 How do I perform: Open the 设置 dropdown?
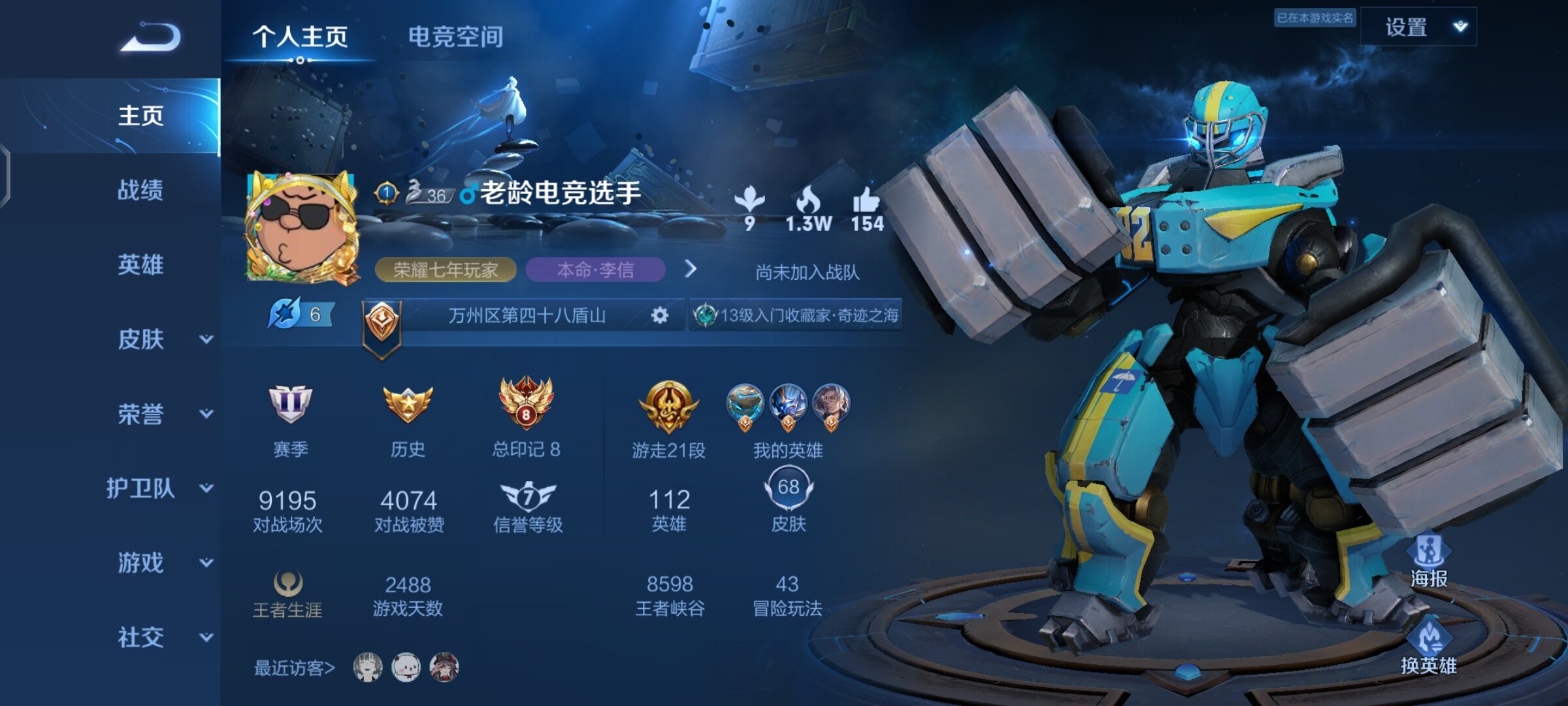1418,27
